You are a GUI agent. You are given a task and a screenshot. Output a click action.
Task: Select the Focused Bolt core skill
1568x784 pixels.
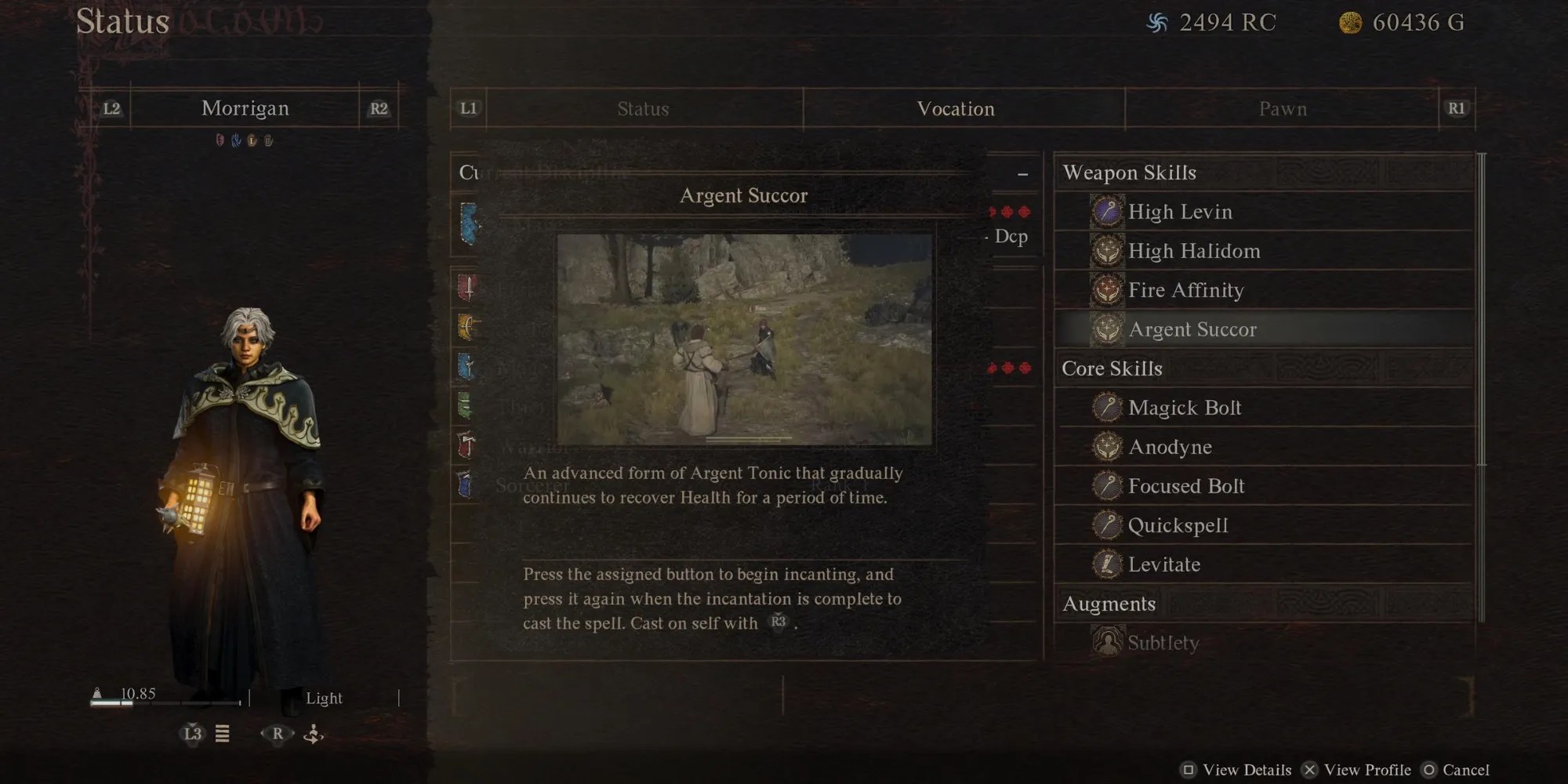tap(1185, 486)
